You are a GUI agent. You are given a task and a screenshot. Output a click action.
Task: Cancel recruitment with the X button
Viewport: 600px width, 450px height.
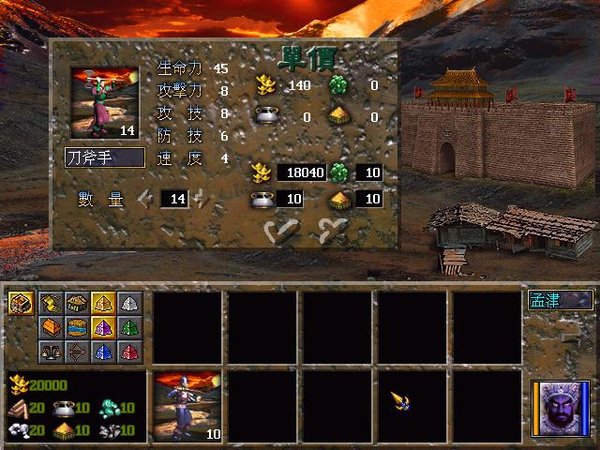[332, 231]
